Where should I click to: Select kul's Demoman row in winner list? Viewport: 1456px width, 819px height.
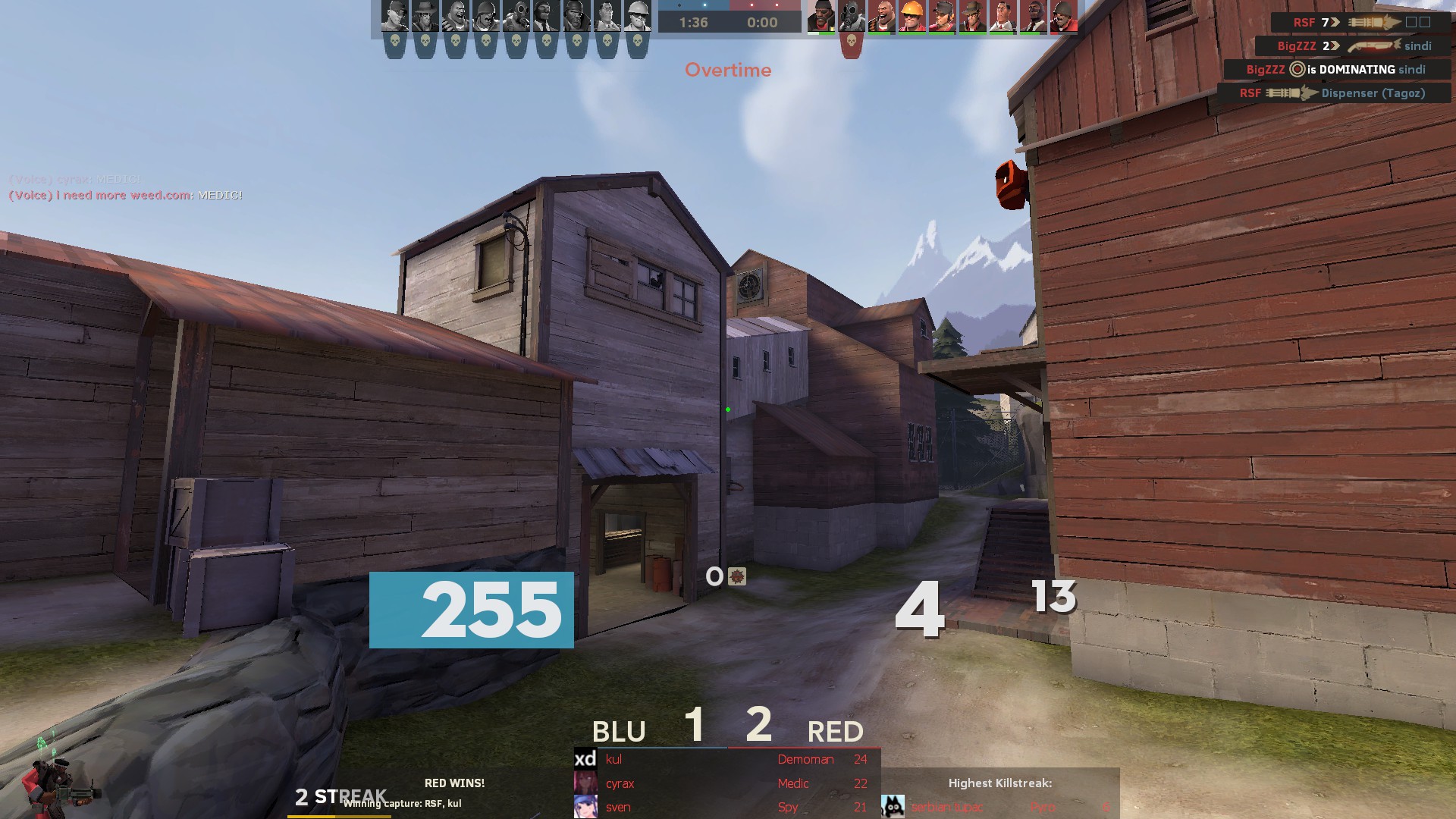point(728,759)
